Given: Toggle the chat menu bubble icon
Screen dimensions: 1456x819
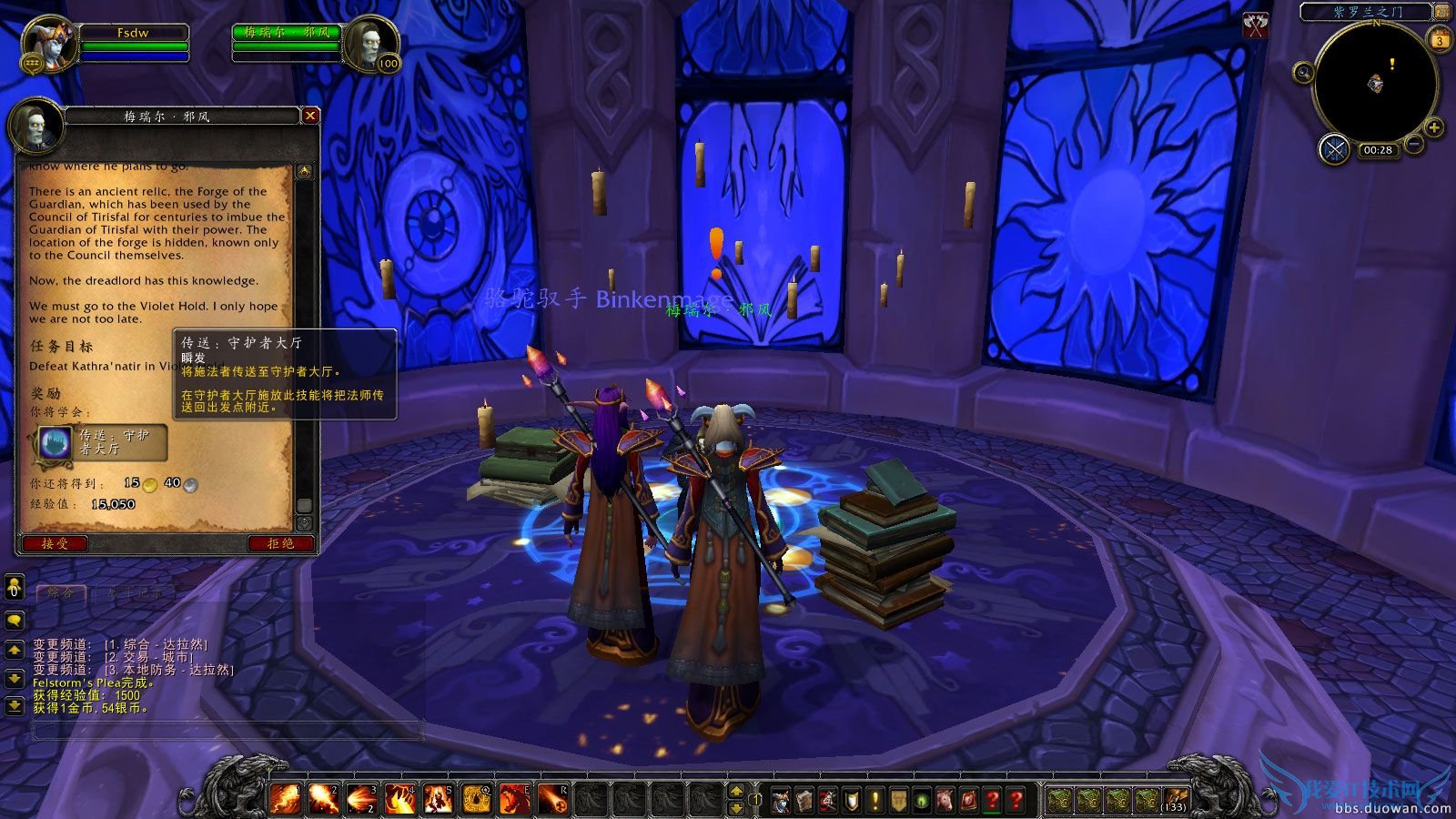Looking at the screenshot, I should click(x=14, y=621).
